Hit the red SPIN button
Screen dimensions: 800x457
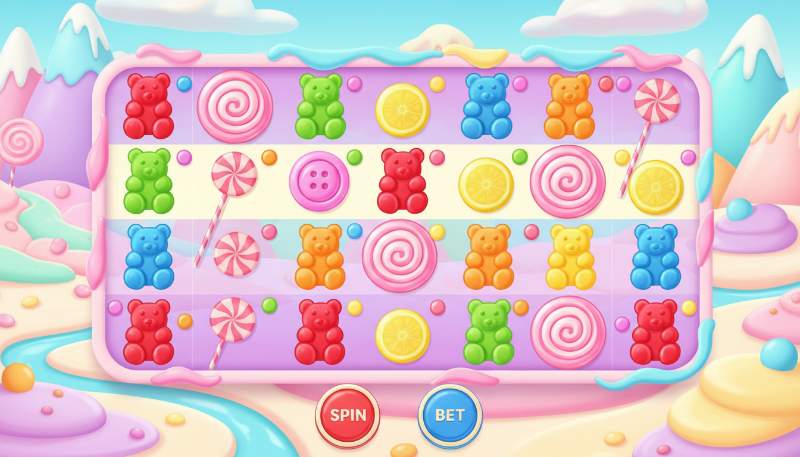347,415
